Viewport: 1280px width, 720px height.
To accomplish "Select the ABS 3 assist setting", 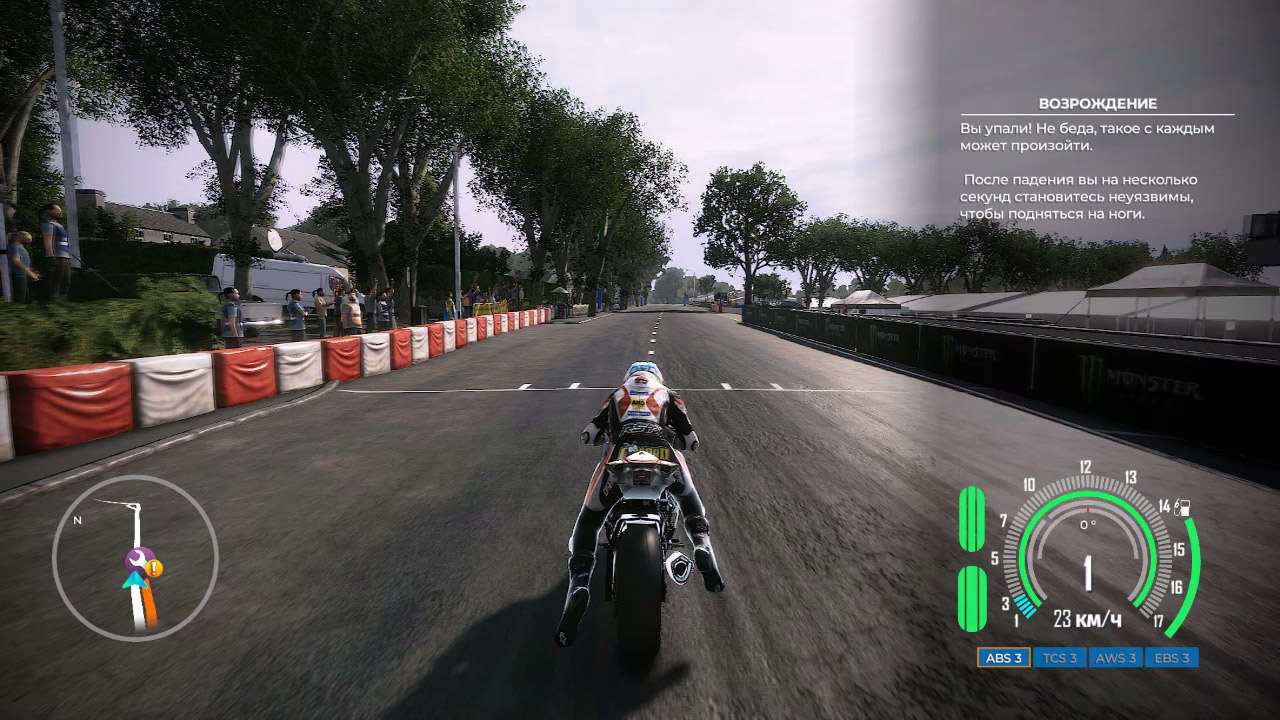I will (1004, 657).
